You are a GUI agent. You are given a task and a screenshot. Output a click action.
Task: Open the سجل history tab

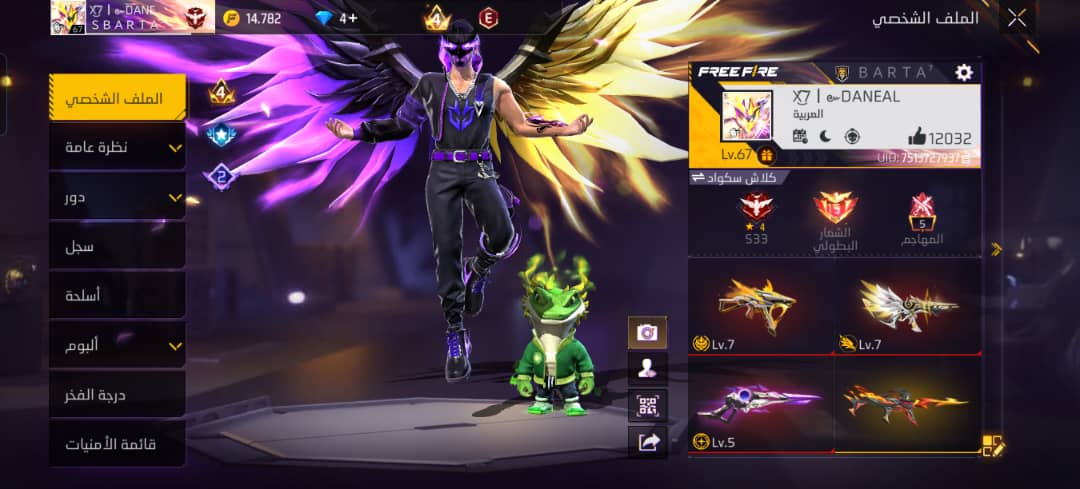coord(118,246)
